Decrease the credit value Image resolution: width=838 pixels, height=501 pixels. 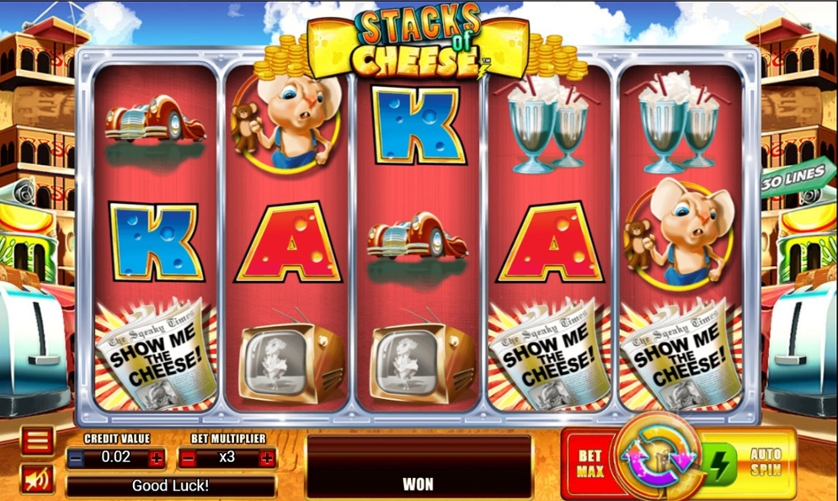[x=77, y=459]
